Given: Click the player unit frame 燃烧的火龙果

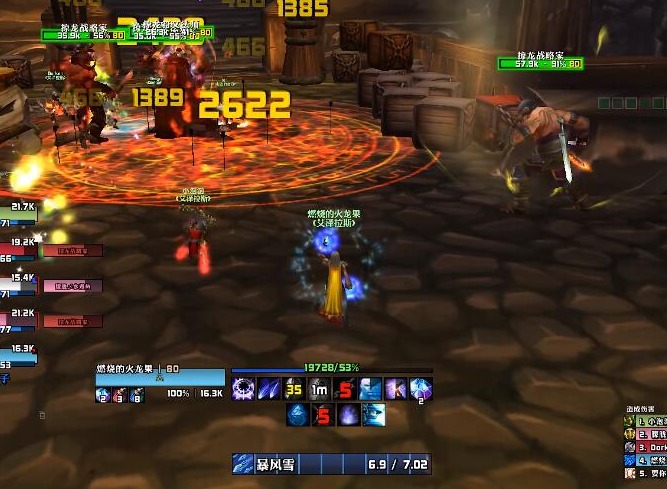Looking at the screenshot, I should [x=160, y=376].
